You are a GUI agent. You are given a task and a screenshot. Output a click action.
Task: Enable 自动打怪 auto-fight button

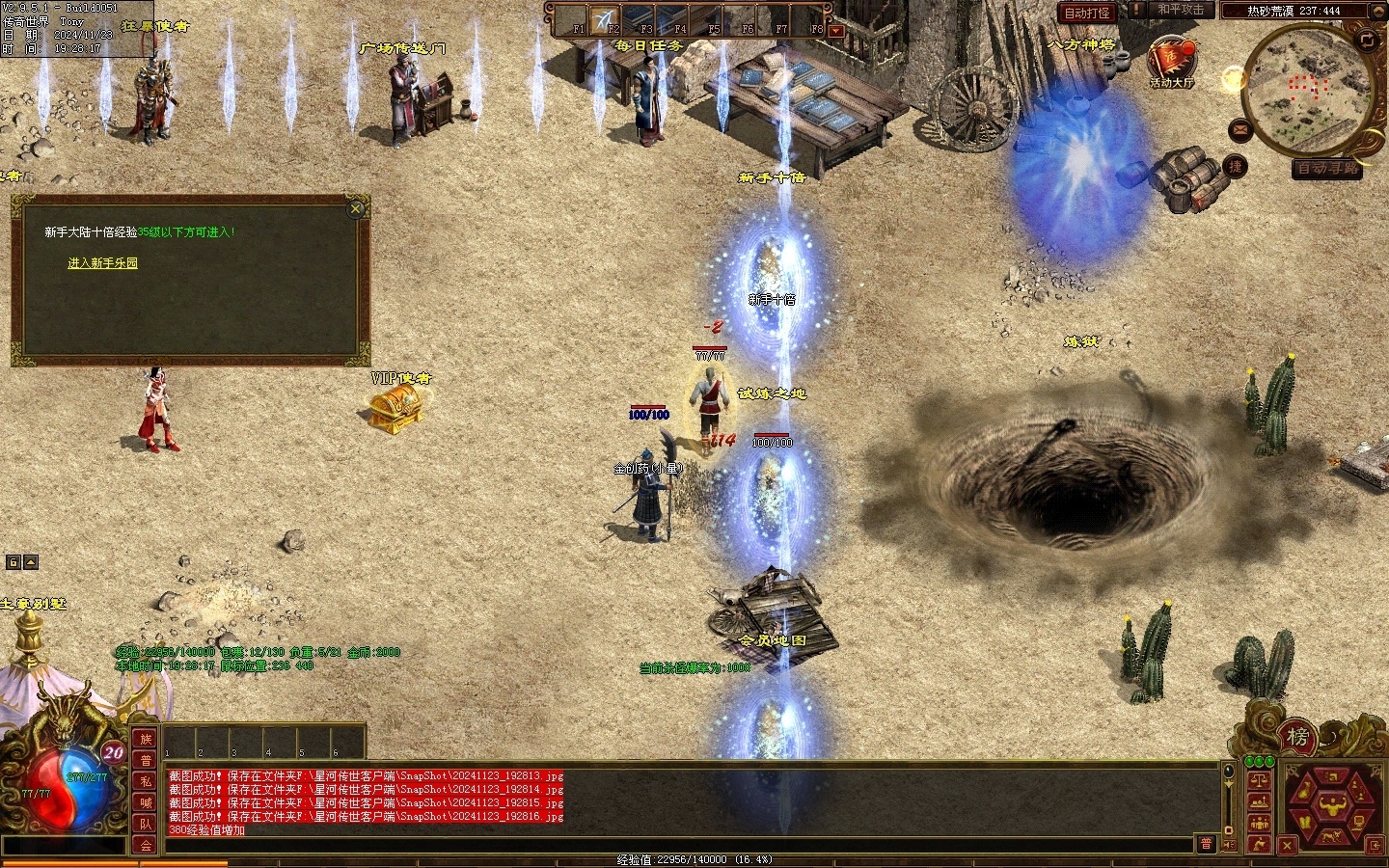tap(1087, 13)
